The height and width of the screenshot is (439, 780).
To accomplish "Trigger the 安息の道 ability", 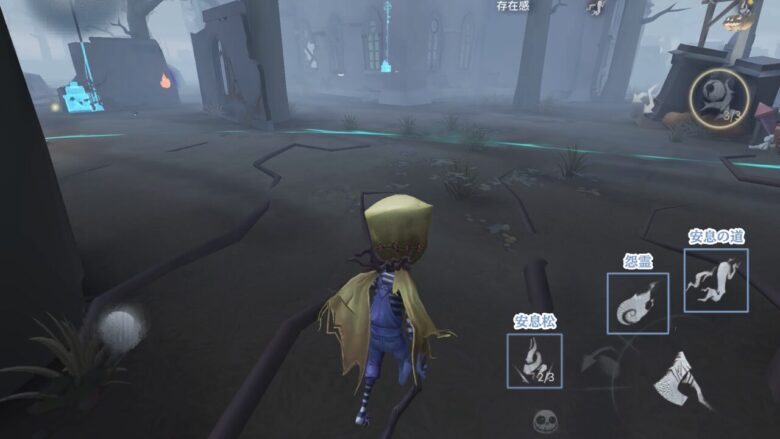I will tap(715, 280).
